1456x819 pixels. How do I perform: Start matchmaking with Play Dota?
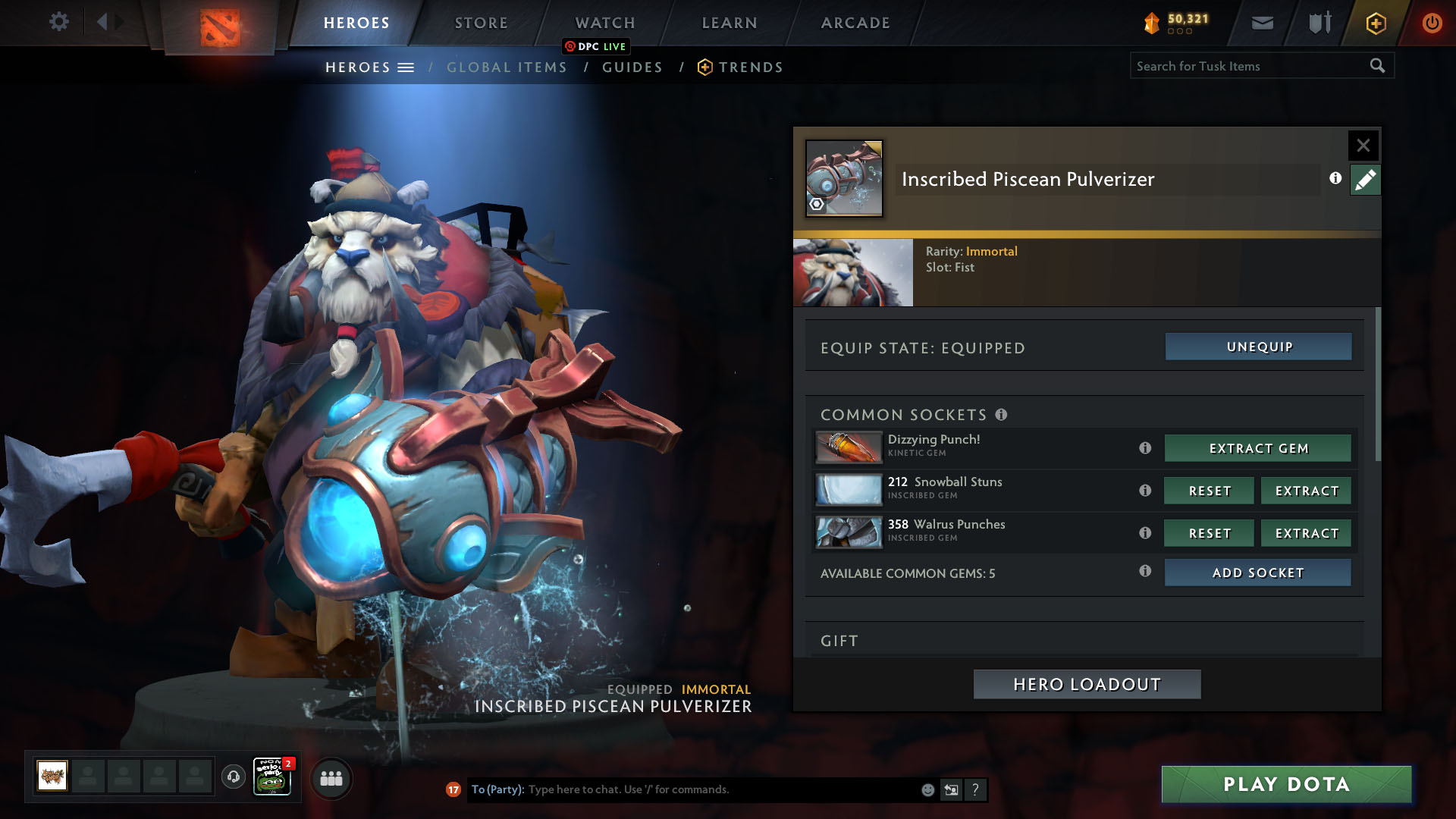(1286, 784)
